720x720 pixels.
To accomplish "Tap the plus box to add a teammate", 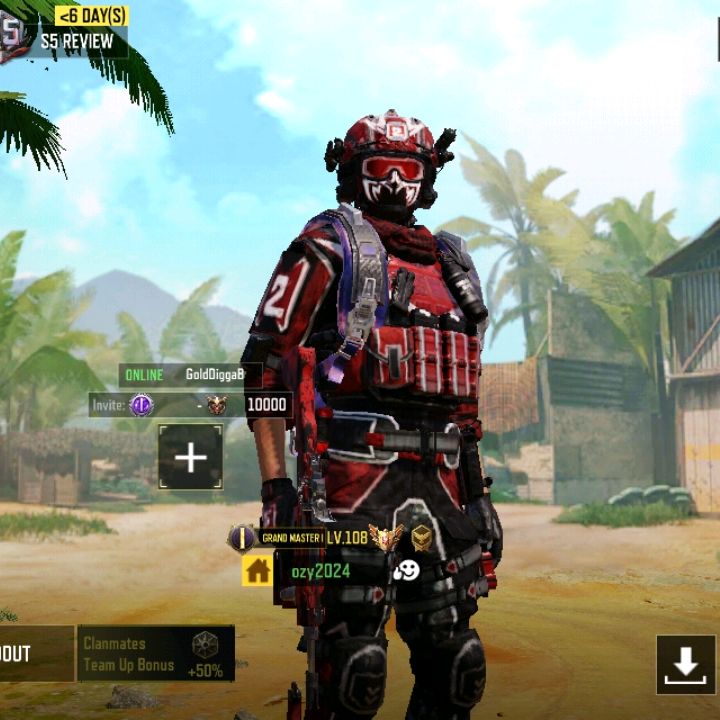I will click(190, 458).
